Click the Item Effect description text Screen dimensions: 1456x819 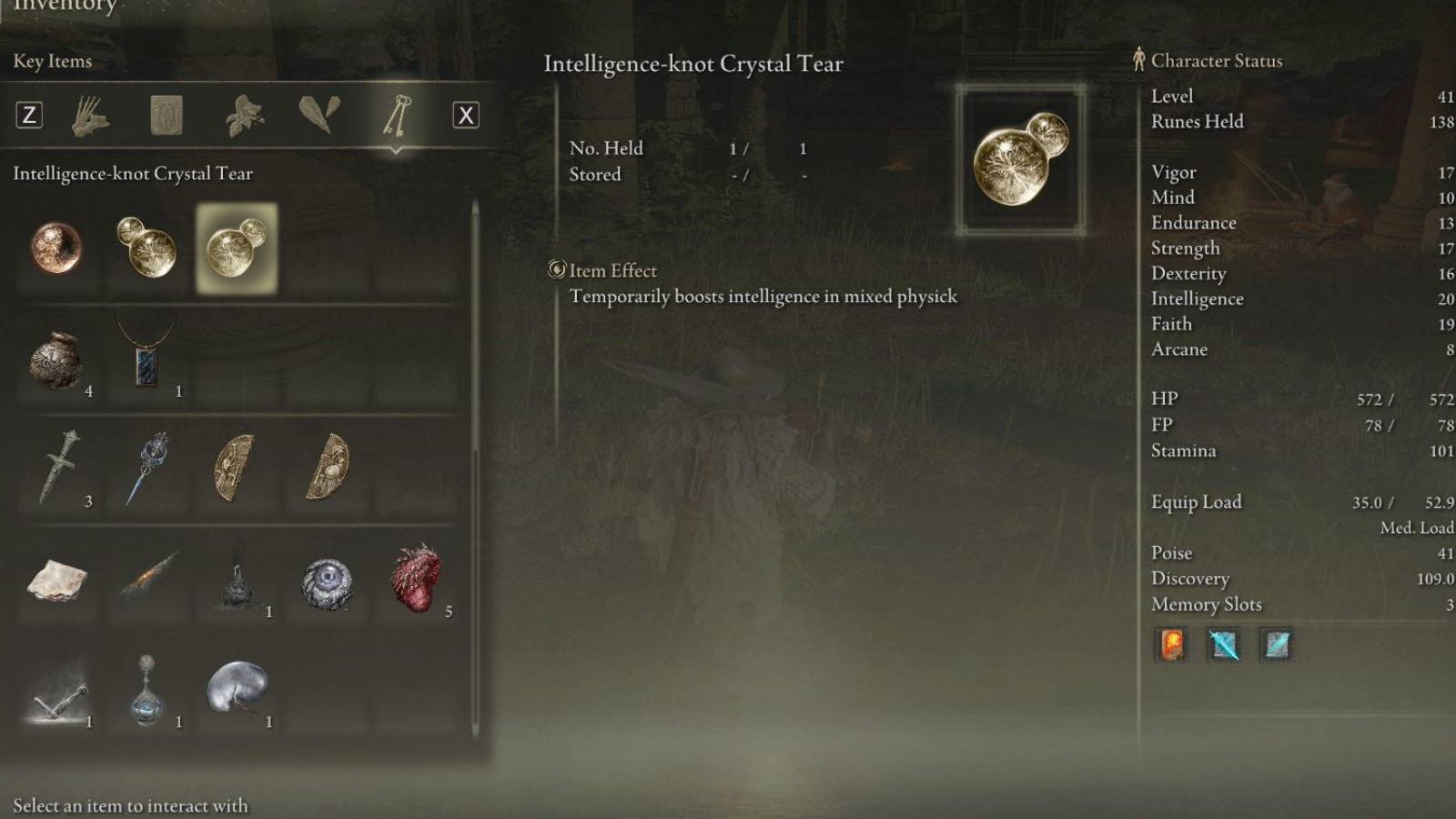[764, 296]
